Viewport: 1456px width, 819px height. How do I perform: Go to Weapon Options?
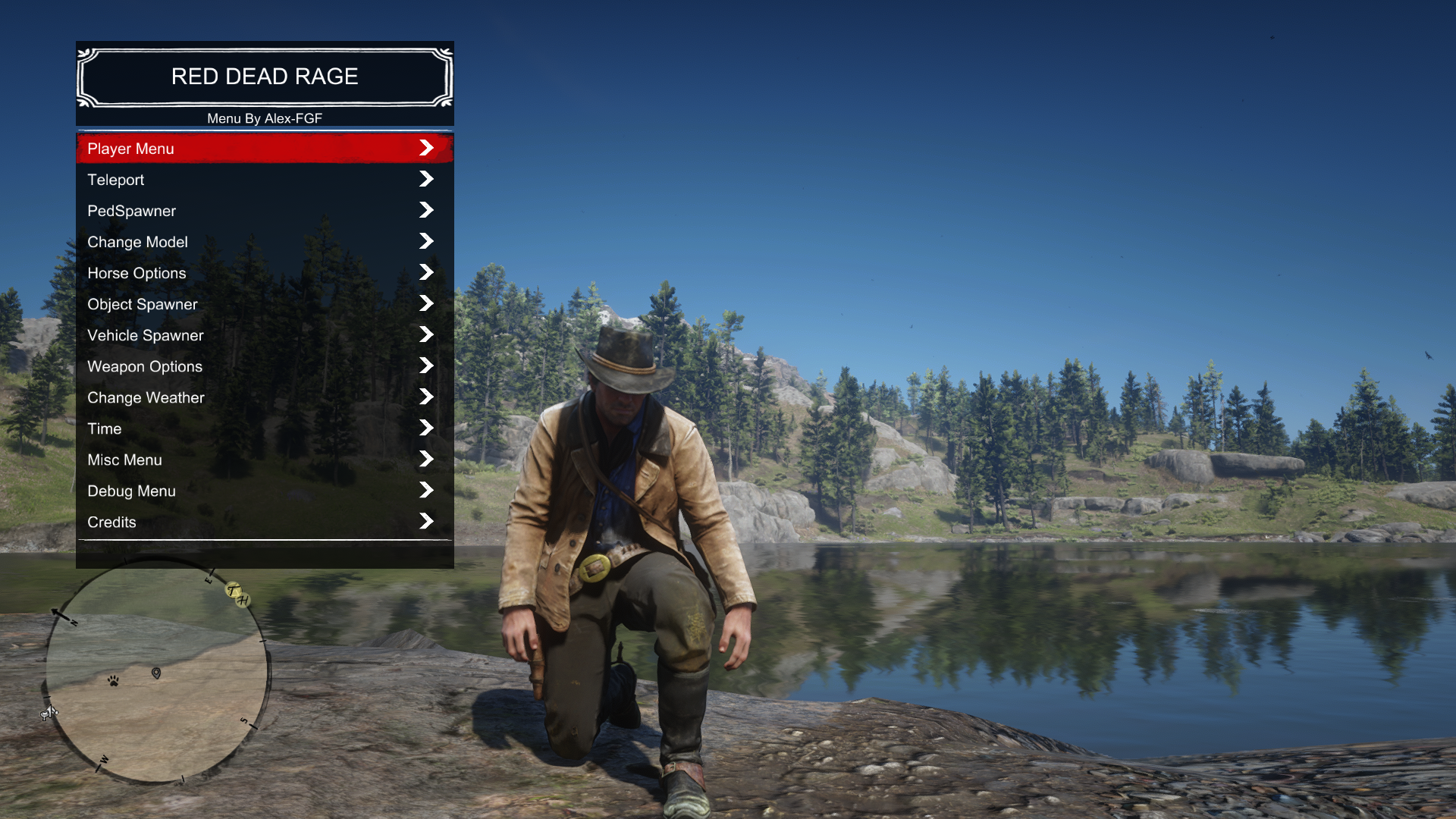(x=264, y=366)
